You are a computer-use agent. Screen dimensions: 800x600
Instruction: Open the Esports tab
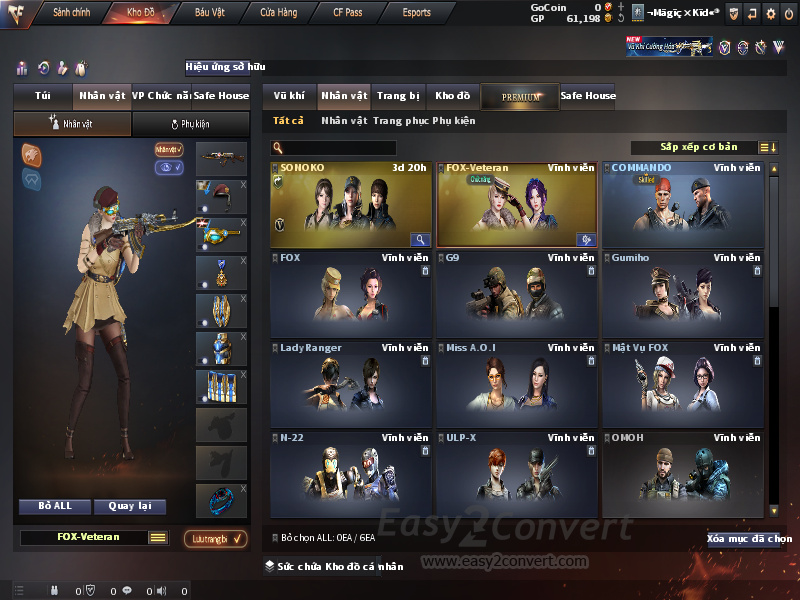point(416,13)
